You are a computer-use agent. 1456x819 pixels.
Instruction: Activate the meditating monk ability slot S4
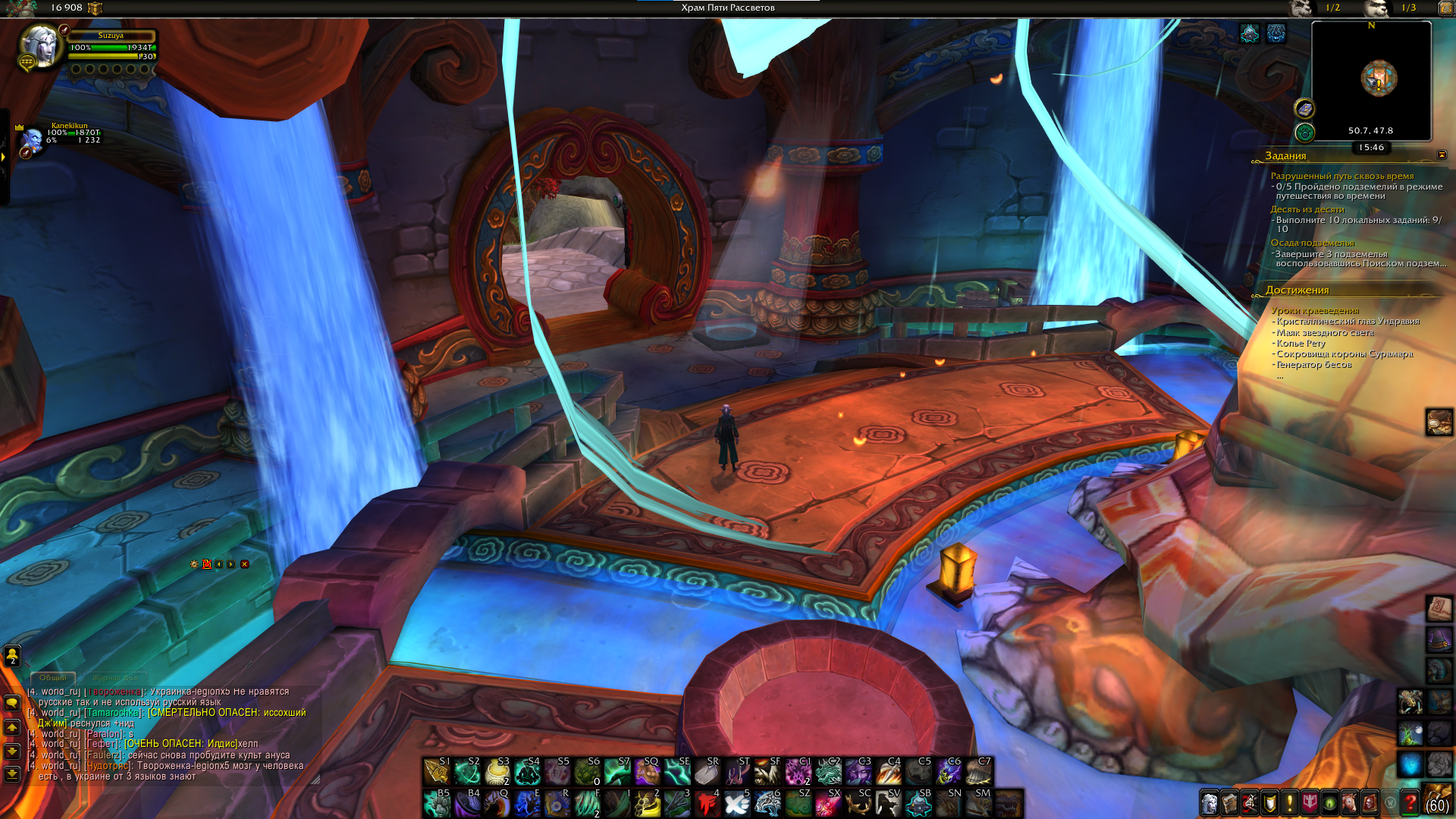[x=527, y=772]
